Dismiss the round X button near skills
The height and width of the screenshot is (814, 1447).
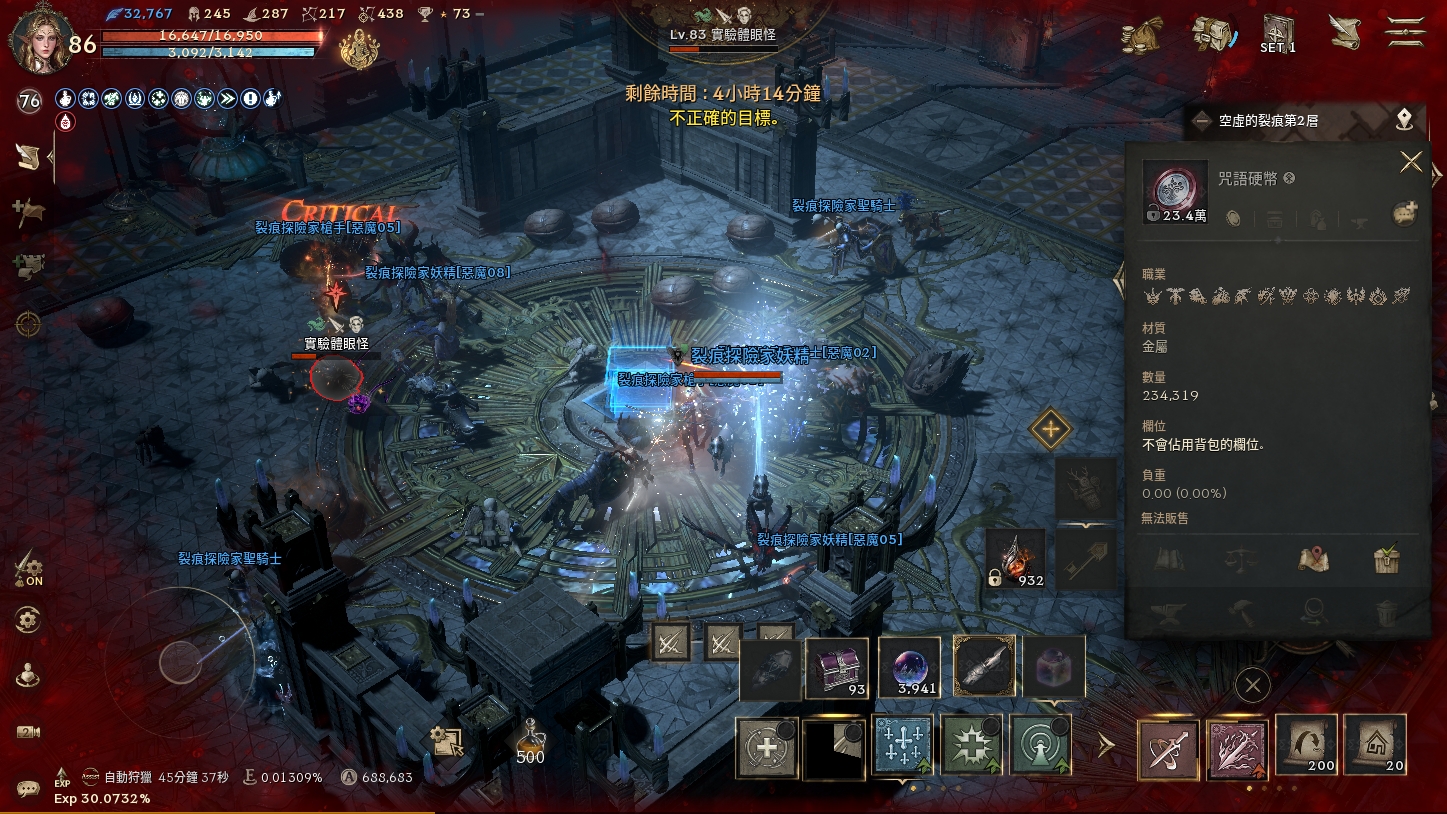pos(1252,685)
